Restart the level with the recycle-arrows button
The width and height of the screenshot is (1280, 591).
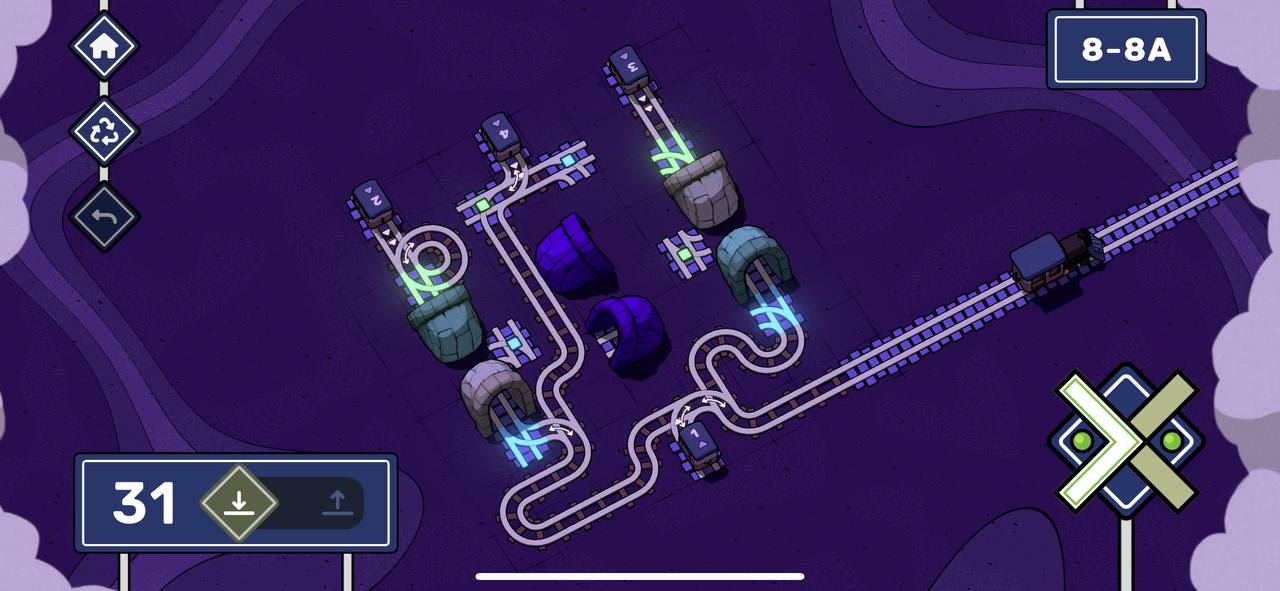click(104, 131)
